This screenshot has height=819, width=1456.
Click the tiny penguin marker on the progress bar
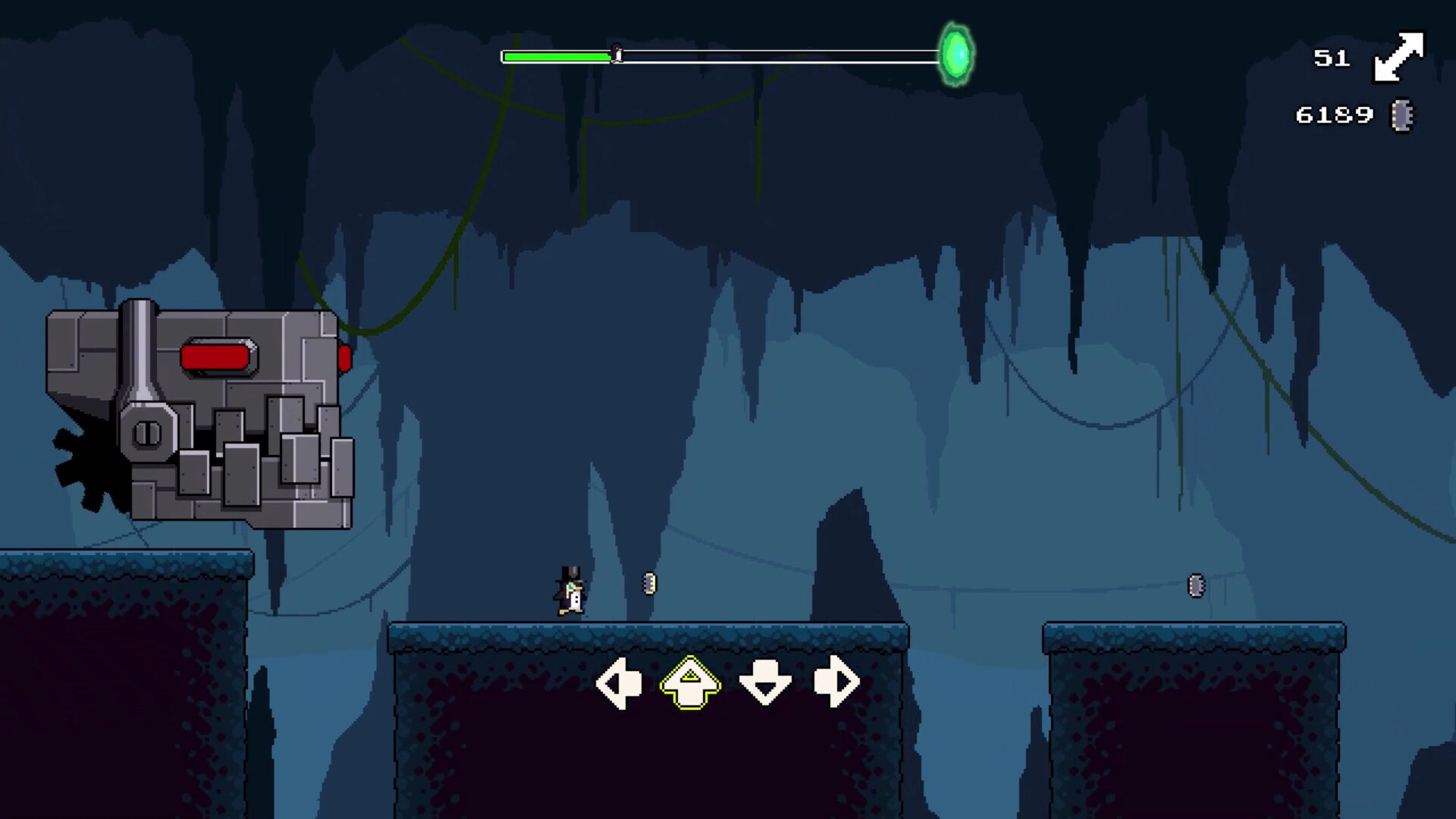615,53
